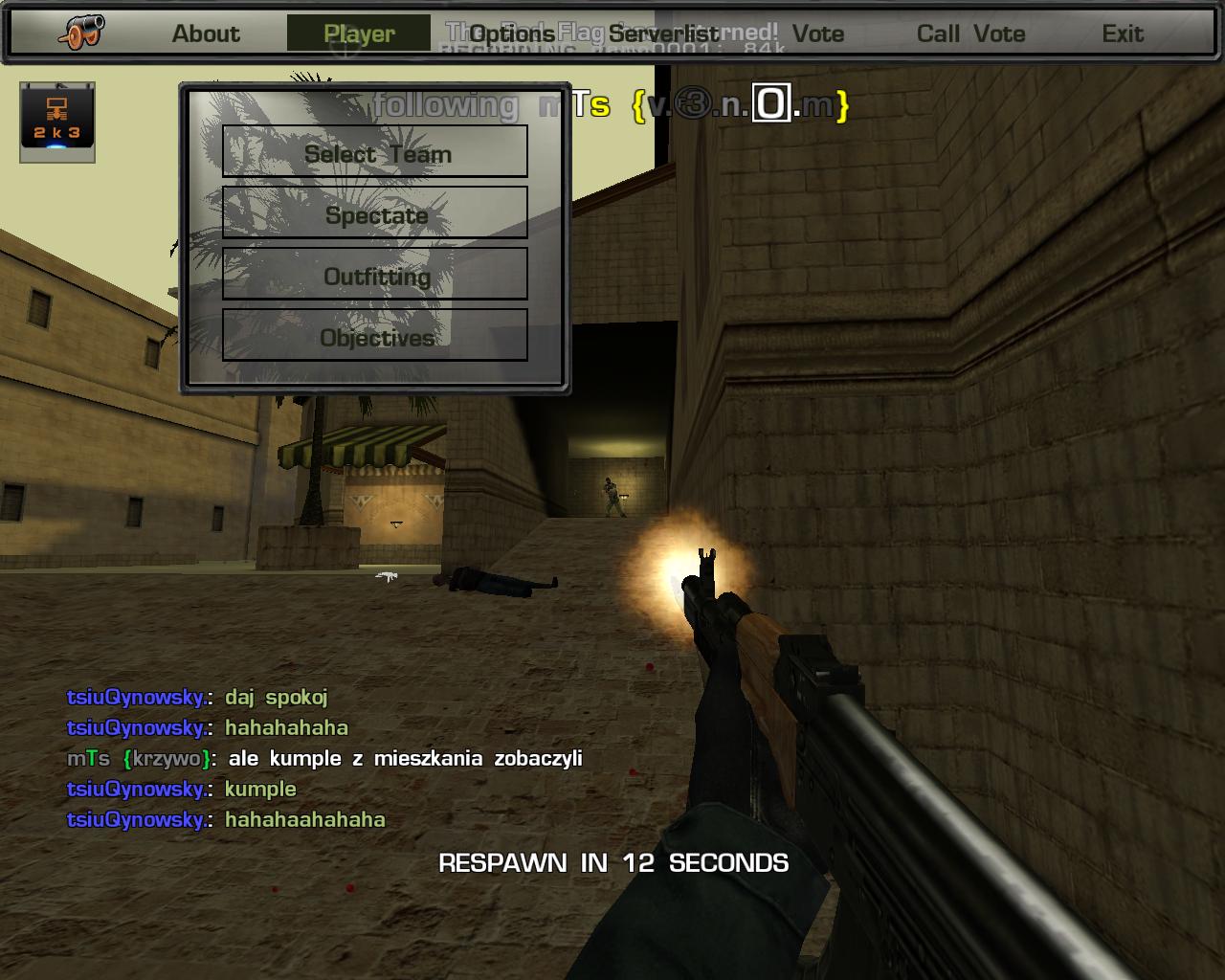Show the Serverlist
Screen dimensions: 1225x980
coord(664,33)
